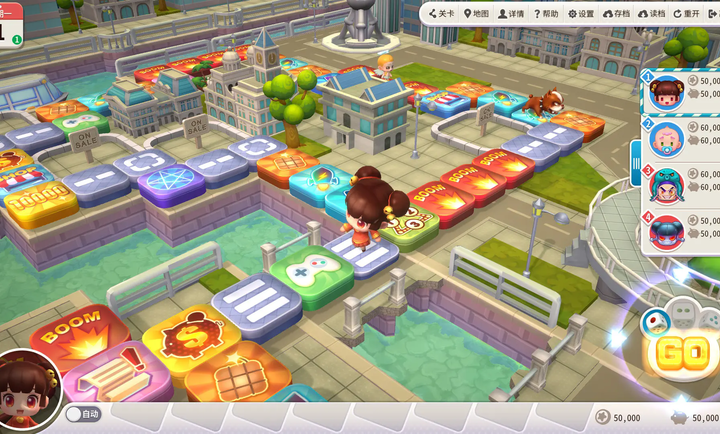Show the 详情 details panel
720x434 pixels.
click(511, 14)
